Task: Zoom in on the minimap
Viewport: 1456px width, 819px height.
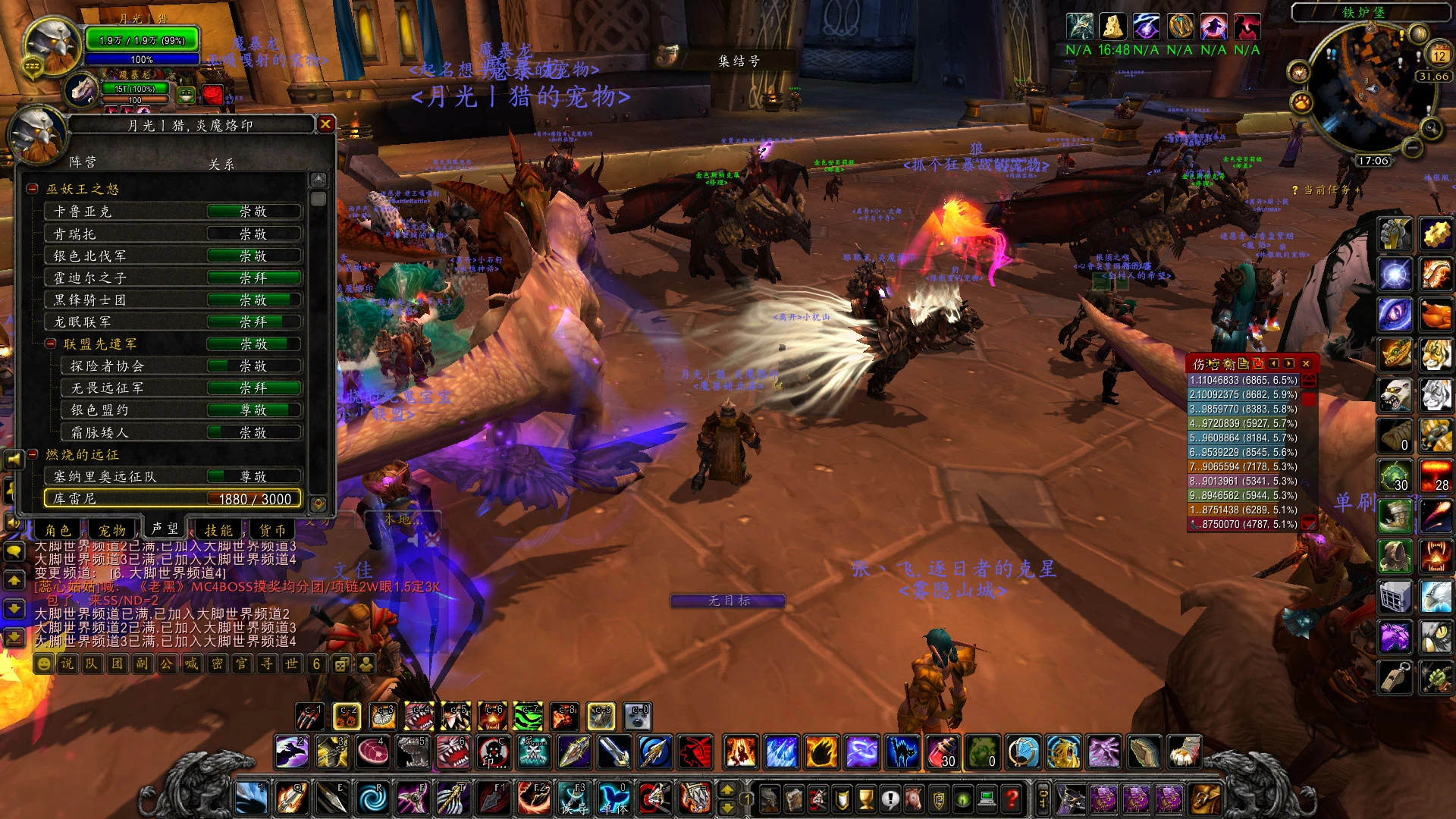Action: click(1431, 128)
